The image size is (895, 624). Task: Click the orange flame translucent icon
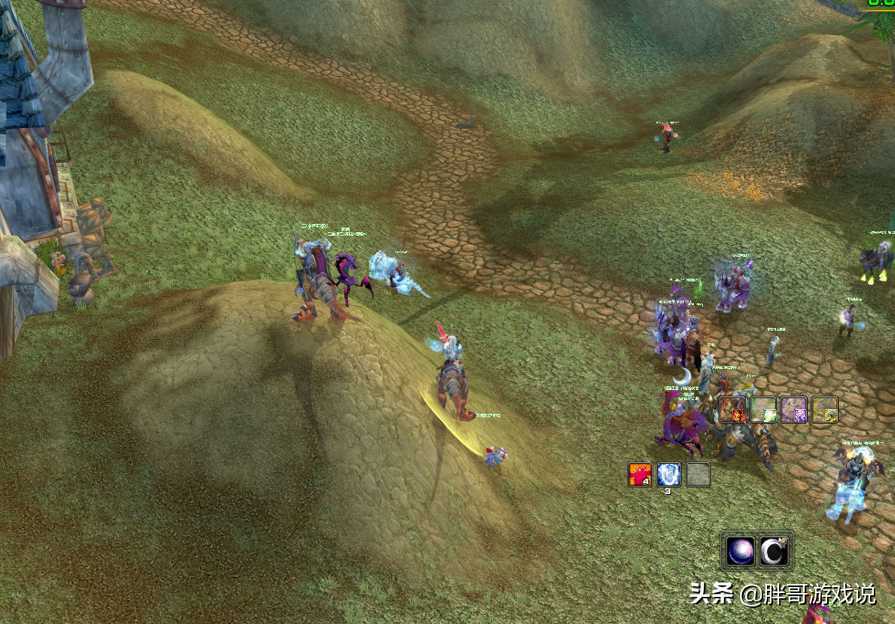click(x=733, y=409)
